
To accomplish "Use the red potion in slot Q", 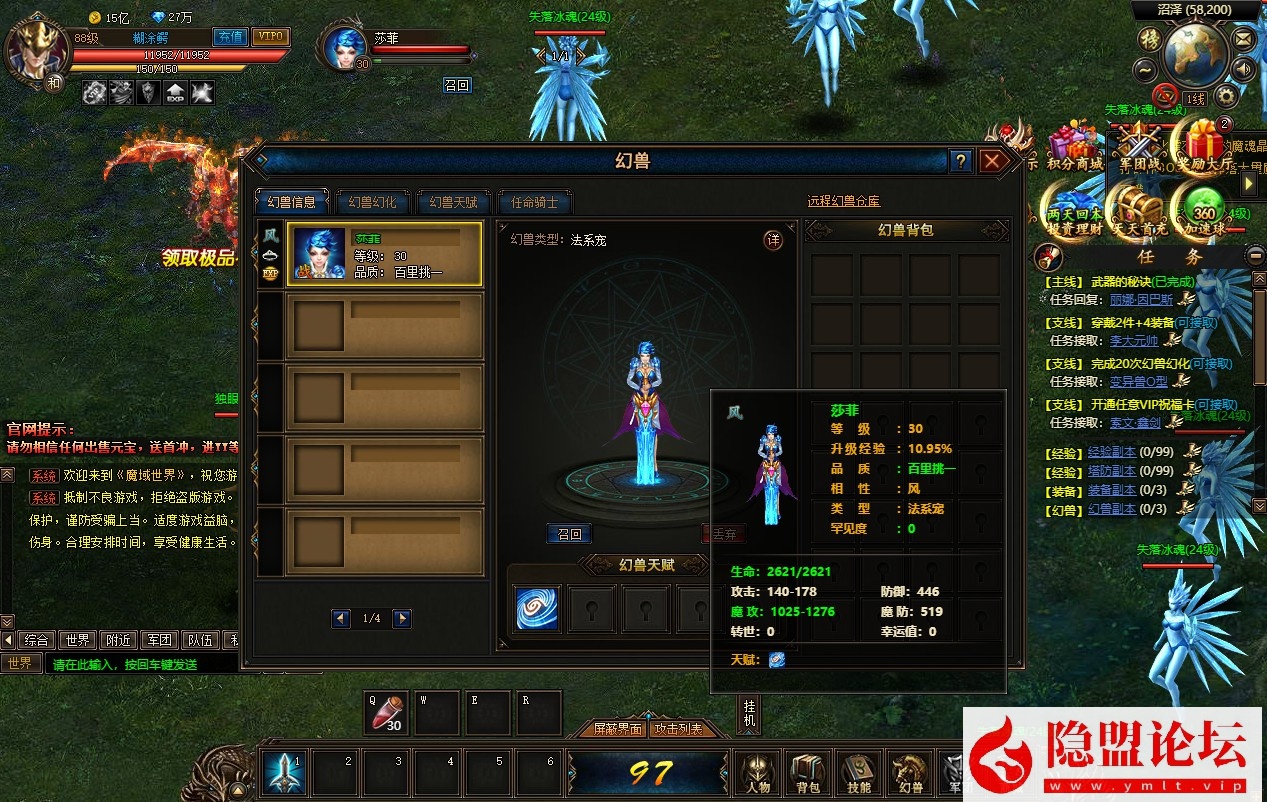I will 386,714.
